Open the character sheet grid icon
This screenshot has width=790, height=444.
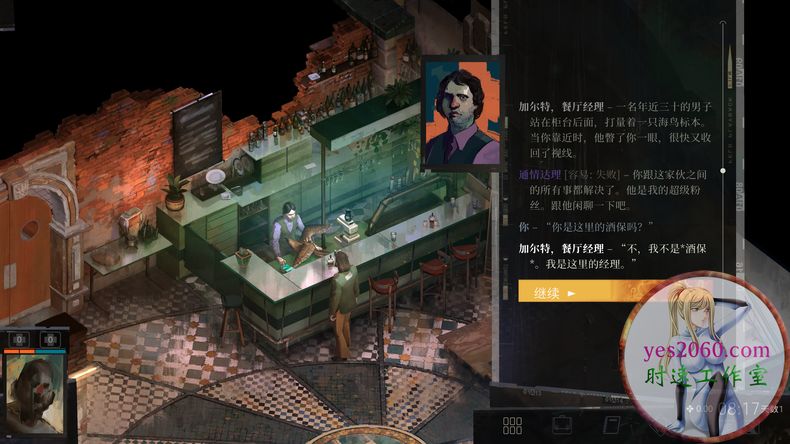[512, 426]
